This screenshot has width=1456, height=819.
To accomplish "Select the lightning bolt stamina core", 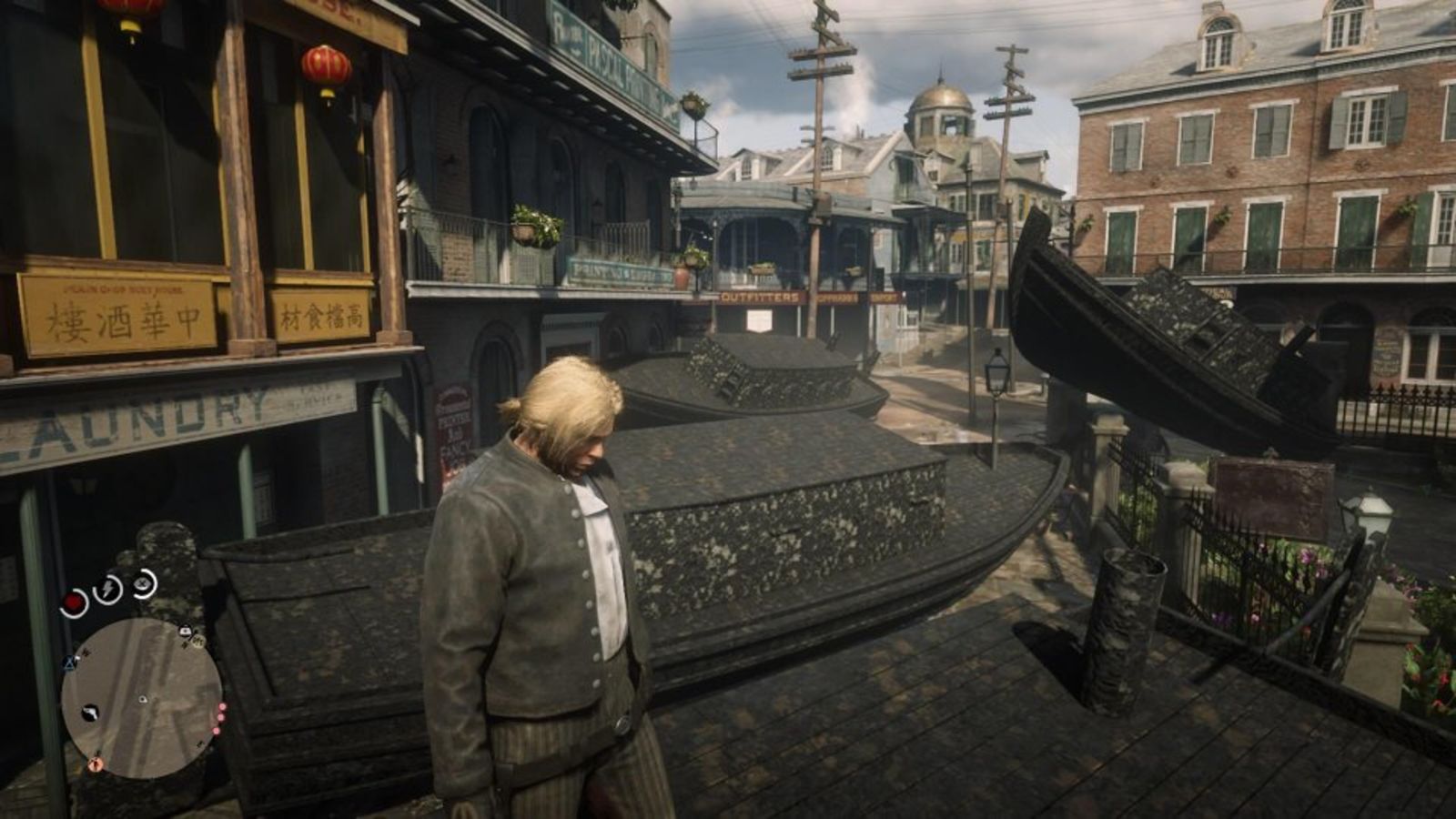I will pyautogui.click(x=108, y=588).
